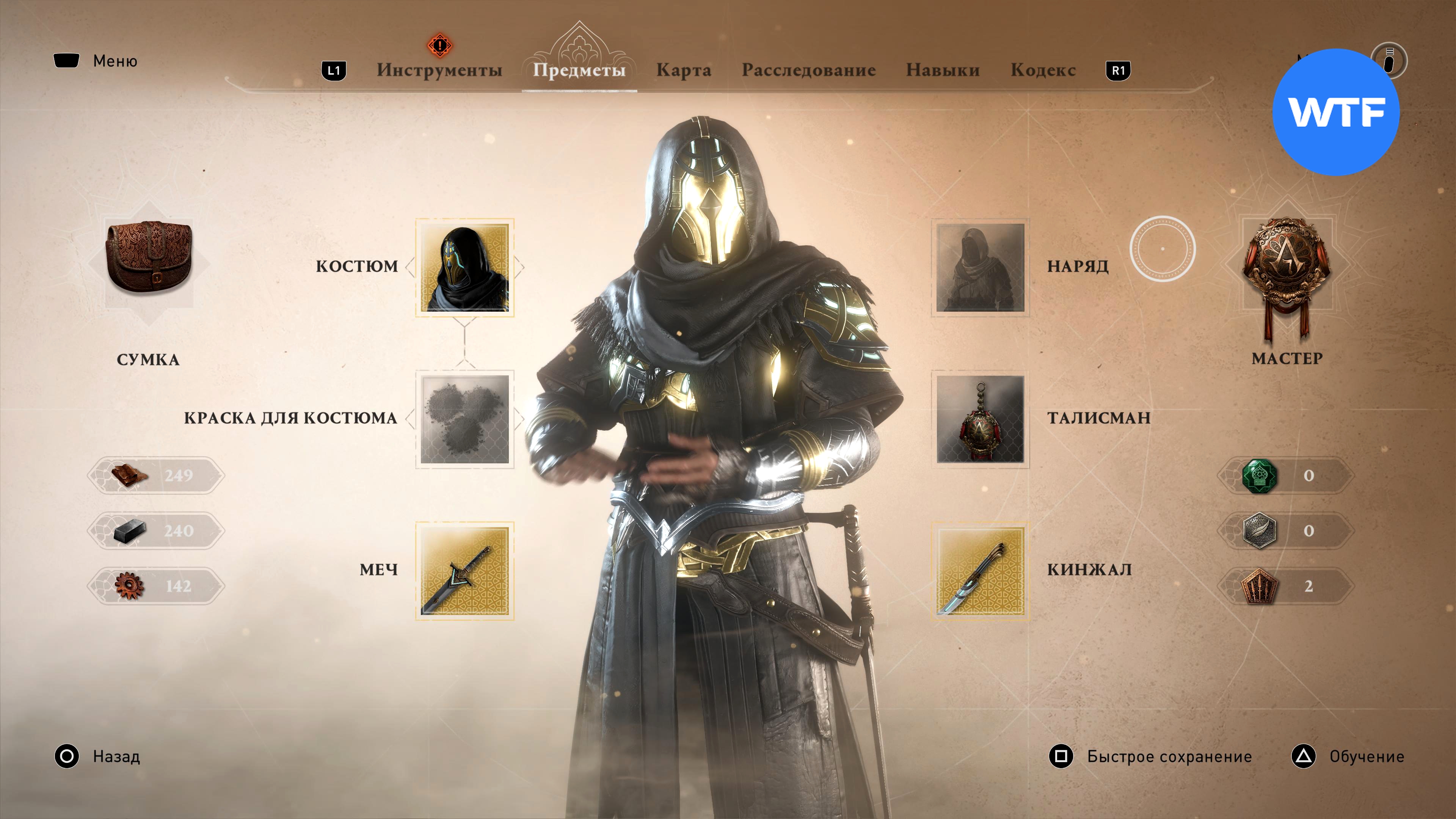Select the Предметы tab

(579, 70)
